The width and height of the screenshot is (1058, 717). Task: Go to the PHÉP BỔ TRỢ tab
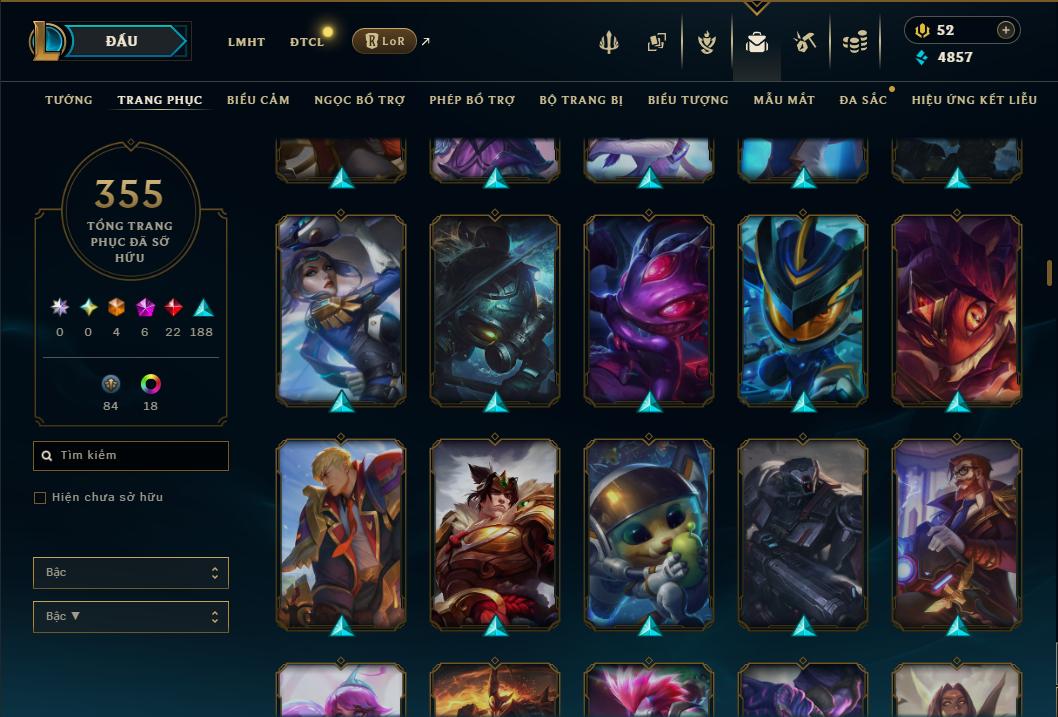472,100
